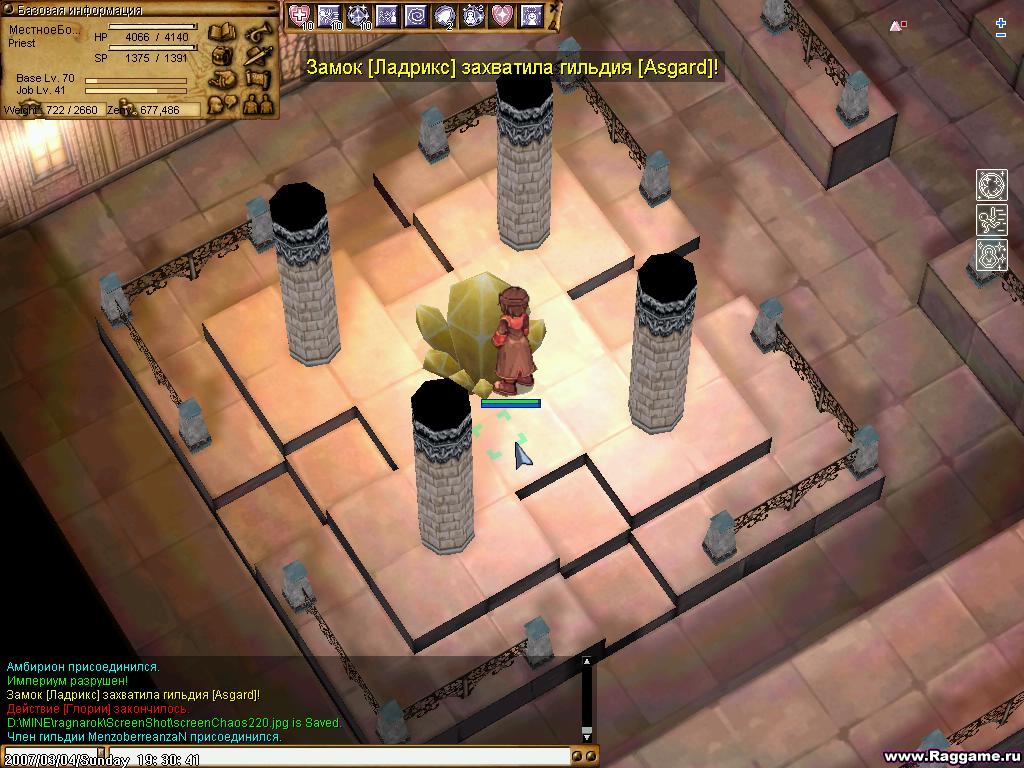Zoom in the minimap with plus button
1024x768 pixels.
[x=1001, y=22]
